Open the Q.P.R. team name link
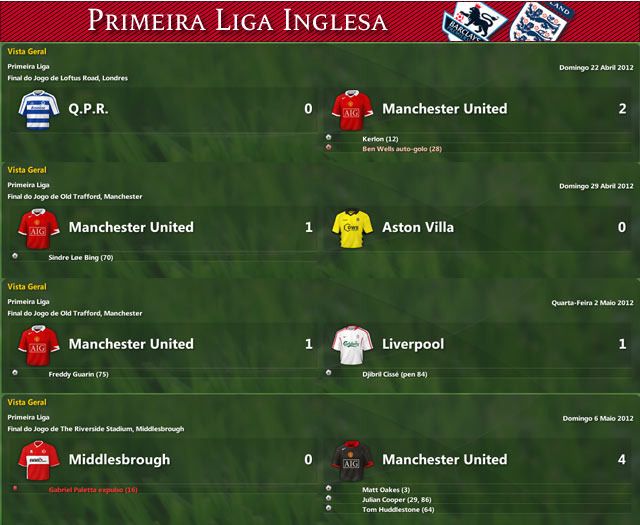 pos(89,109)
